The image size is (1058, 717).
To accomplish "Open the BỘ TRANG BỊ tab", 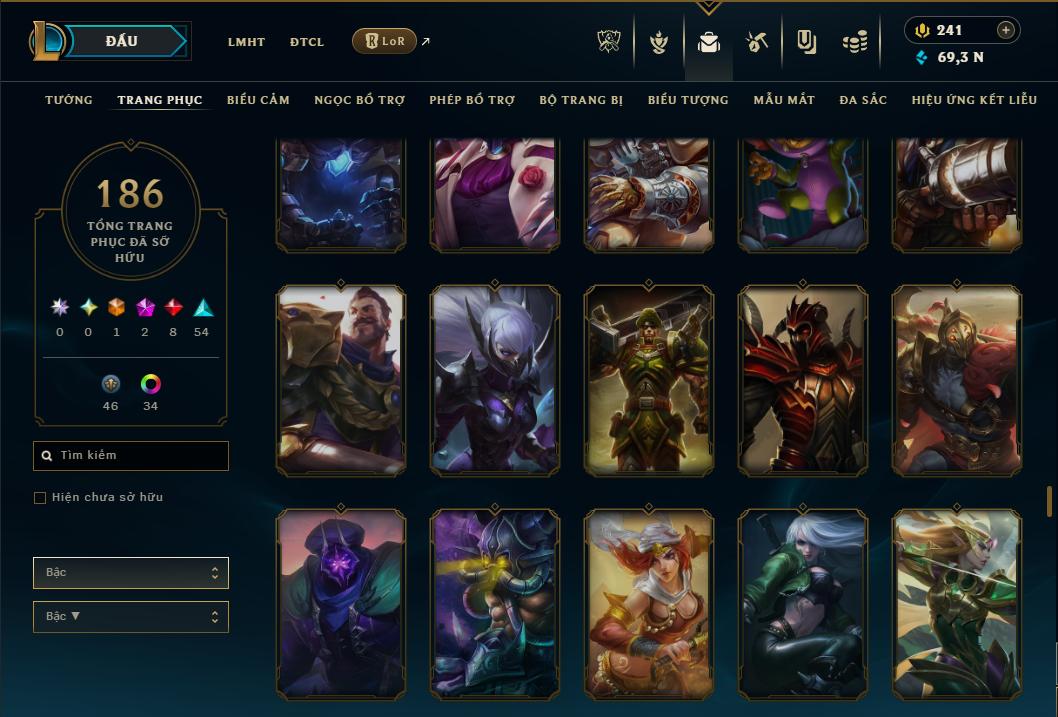I will (x=581, y=100).
